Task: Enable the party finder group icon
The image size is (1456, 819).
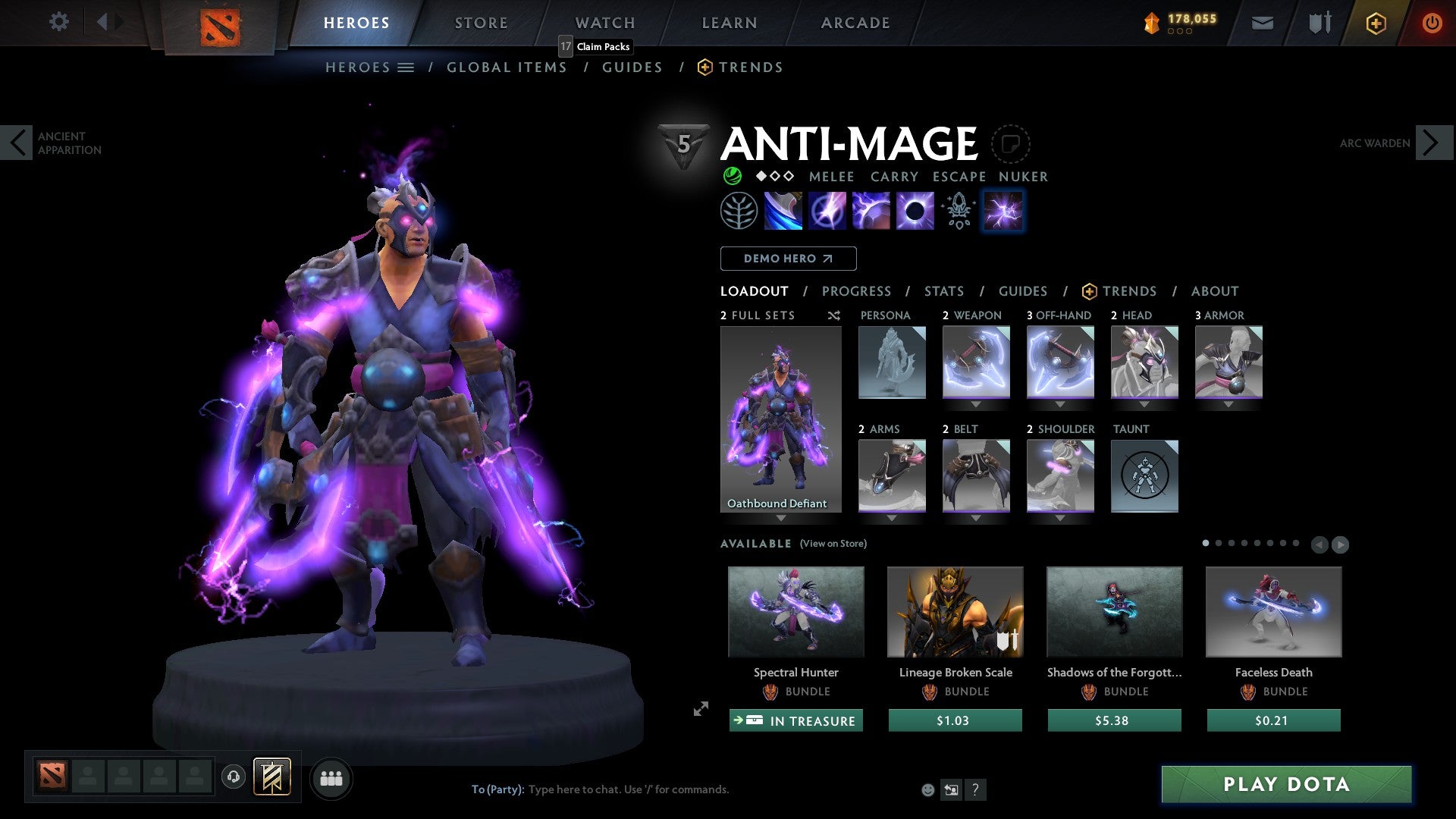Action: tap(331, 778)
